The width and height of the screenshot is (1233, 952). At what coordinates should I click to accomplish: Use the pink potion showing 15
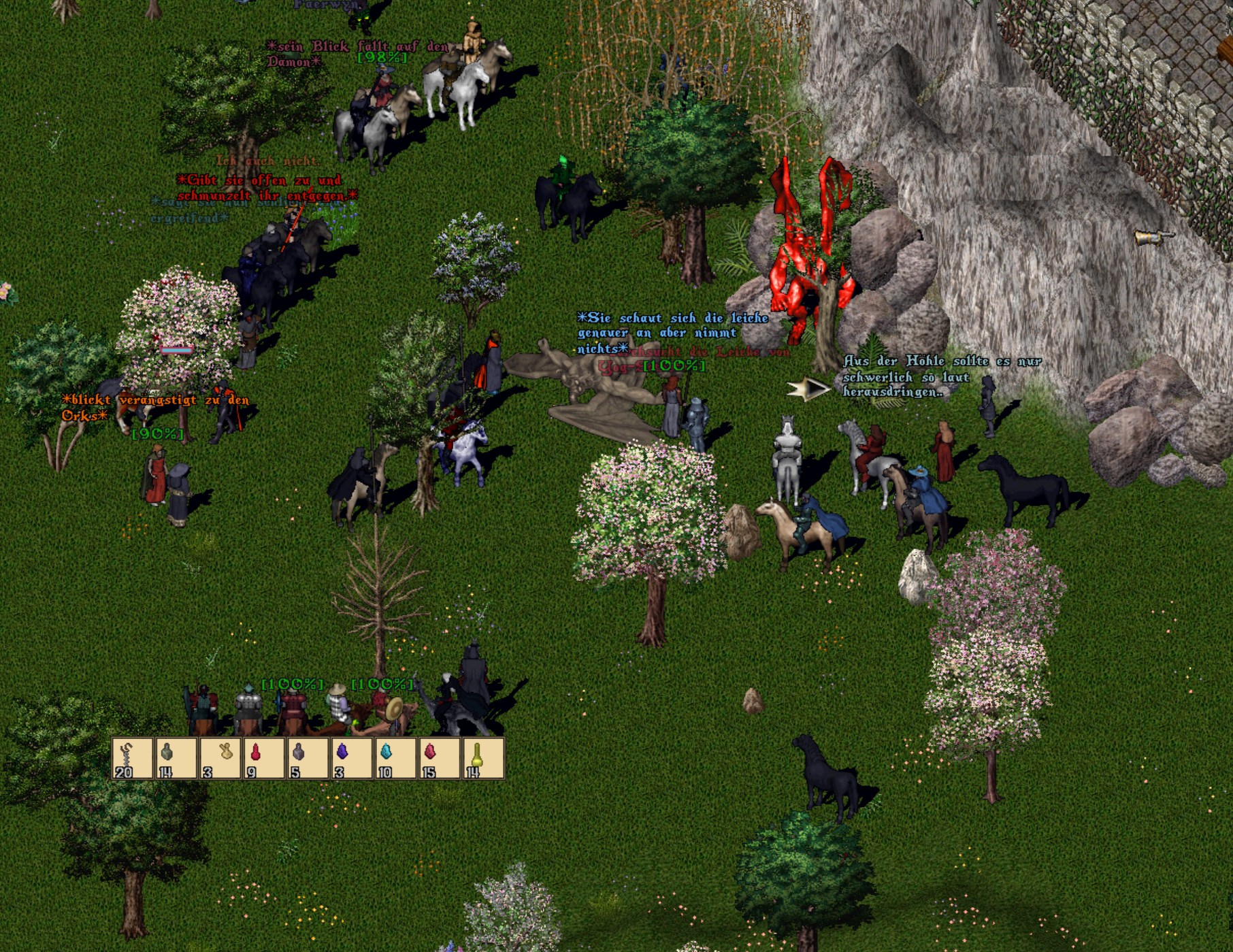tap(439, 757)
